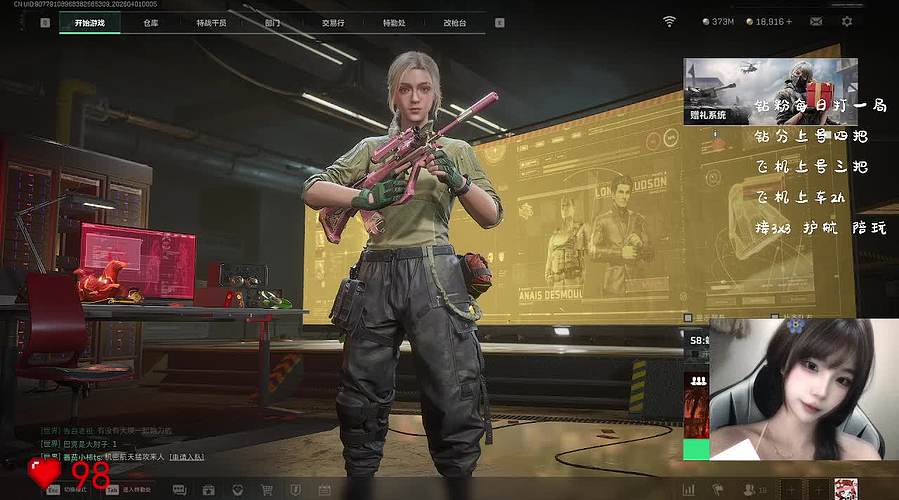Screen dimensions: 899x500
Task: Open the shopping cart icon
Action: pyautogui.click(x=267, y=489)
